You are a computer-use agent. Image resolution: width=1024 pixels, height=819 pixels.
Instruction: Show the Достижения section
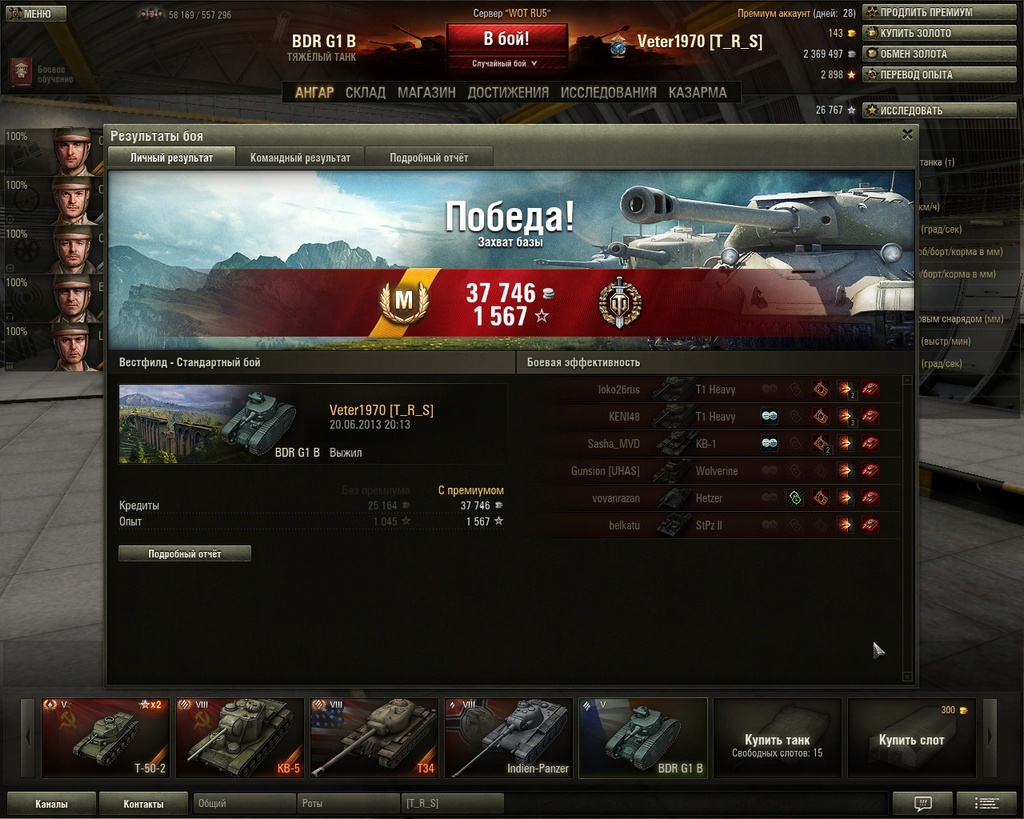click(508, 92)
